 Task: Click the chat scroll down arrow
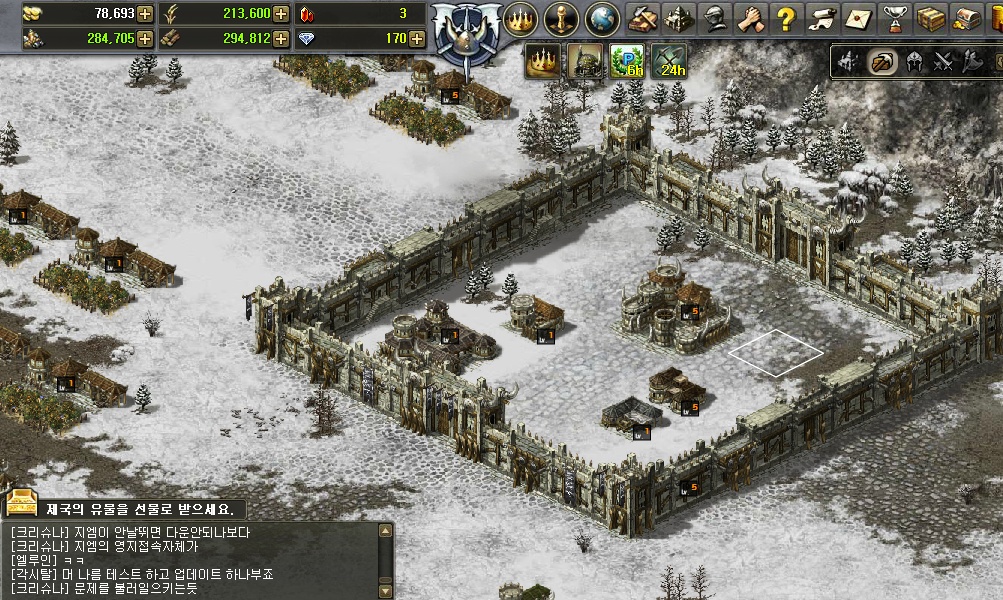point(385,589)
